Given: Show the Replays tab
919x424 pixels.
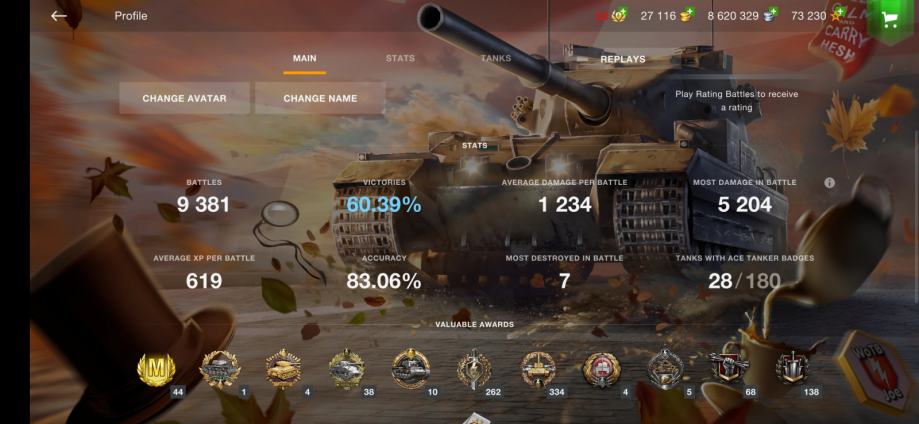Looking at the screenshot, I should click(x=622, y=59).
